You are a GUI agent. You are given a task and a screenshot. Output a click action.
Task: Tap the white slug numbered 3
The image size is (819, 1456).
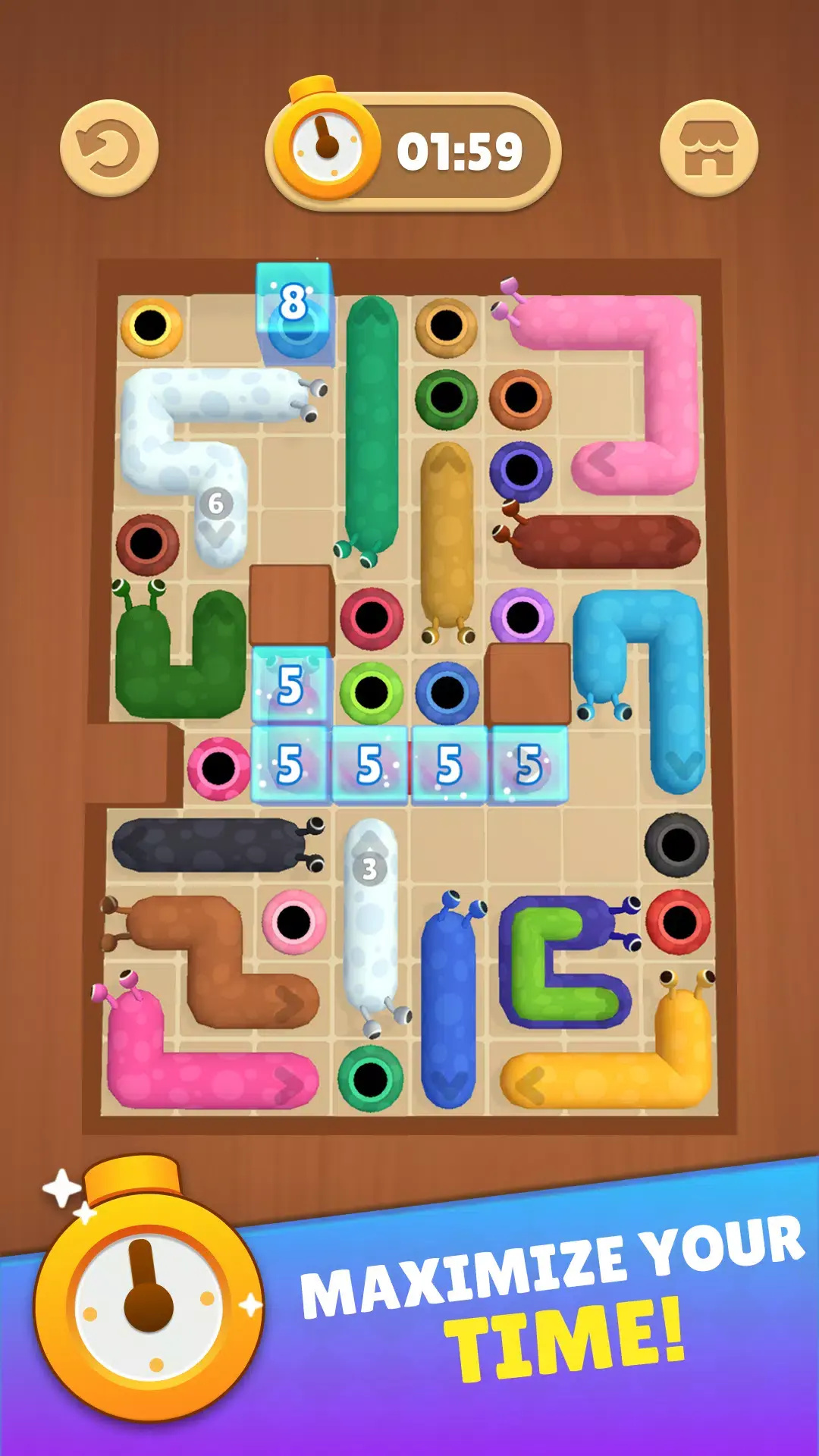[370, 925]
